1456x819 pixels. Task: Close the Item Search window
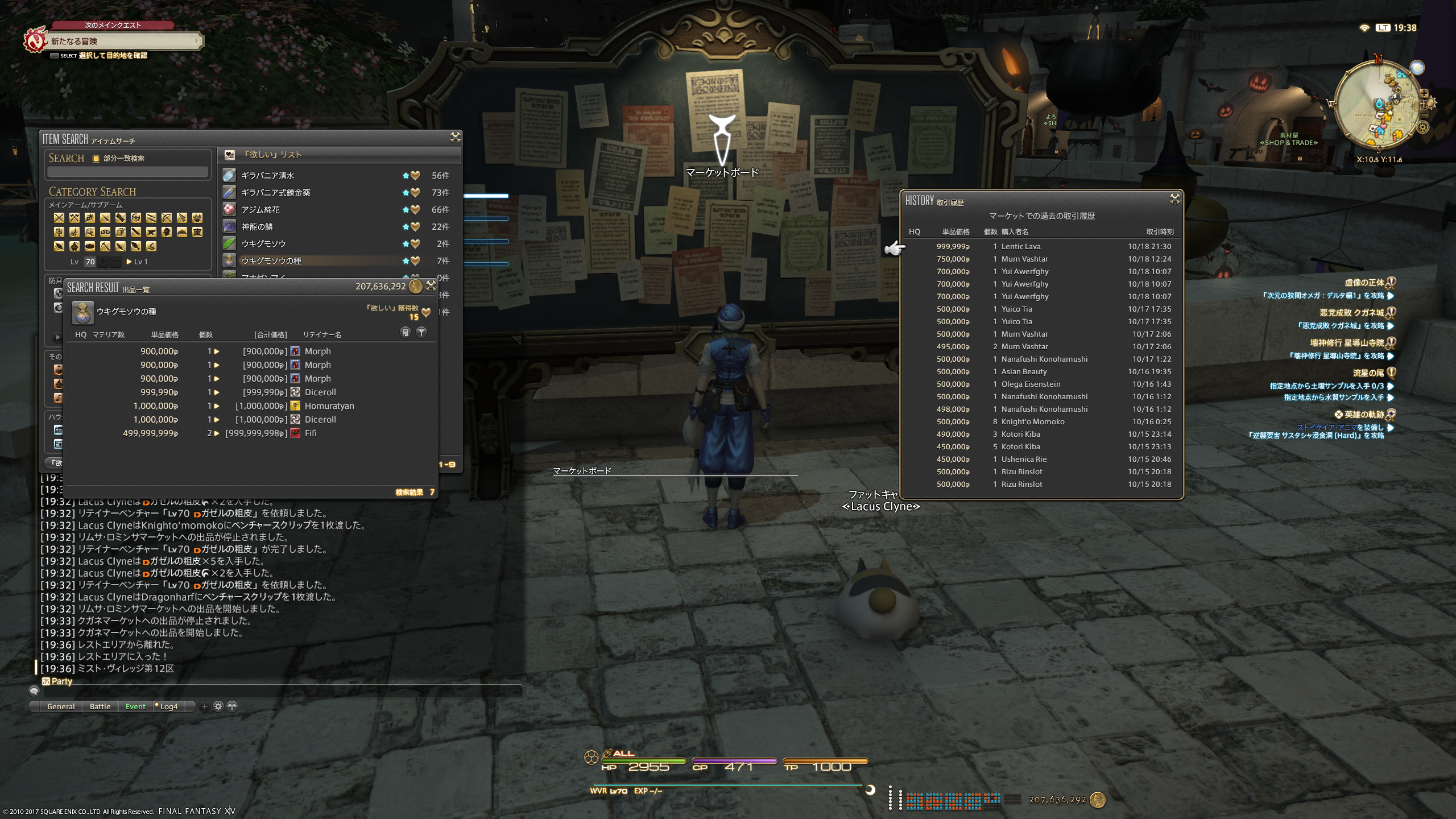pos(455,137)
